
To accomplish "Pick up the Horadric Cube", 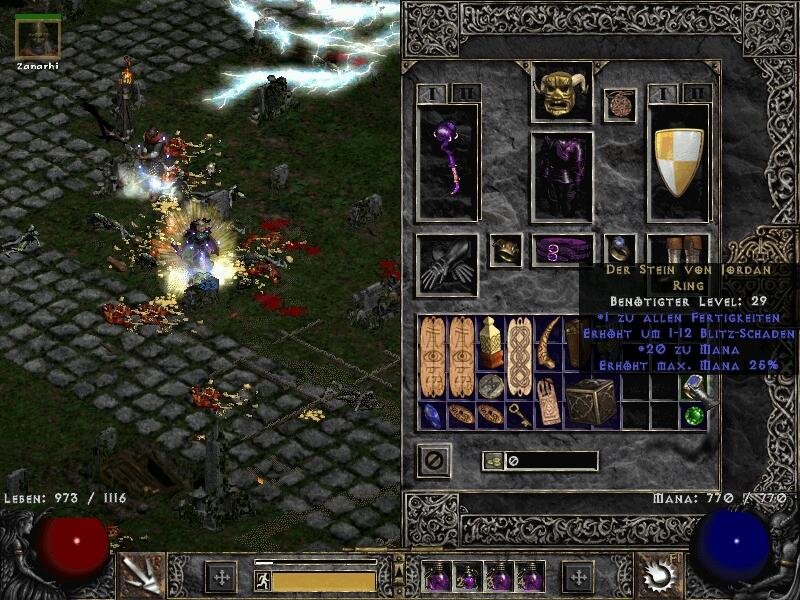I will coord(592,400).
